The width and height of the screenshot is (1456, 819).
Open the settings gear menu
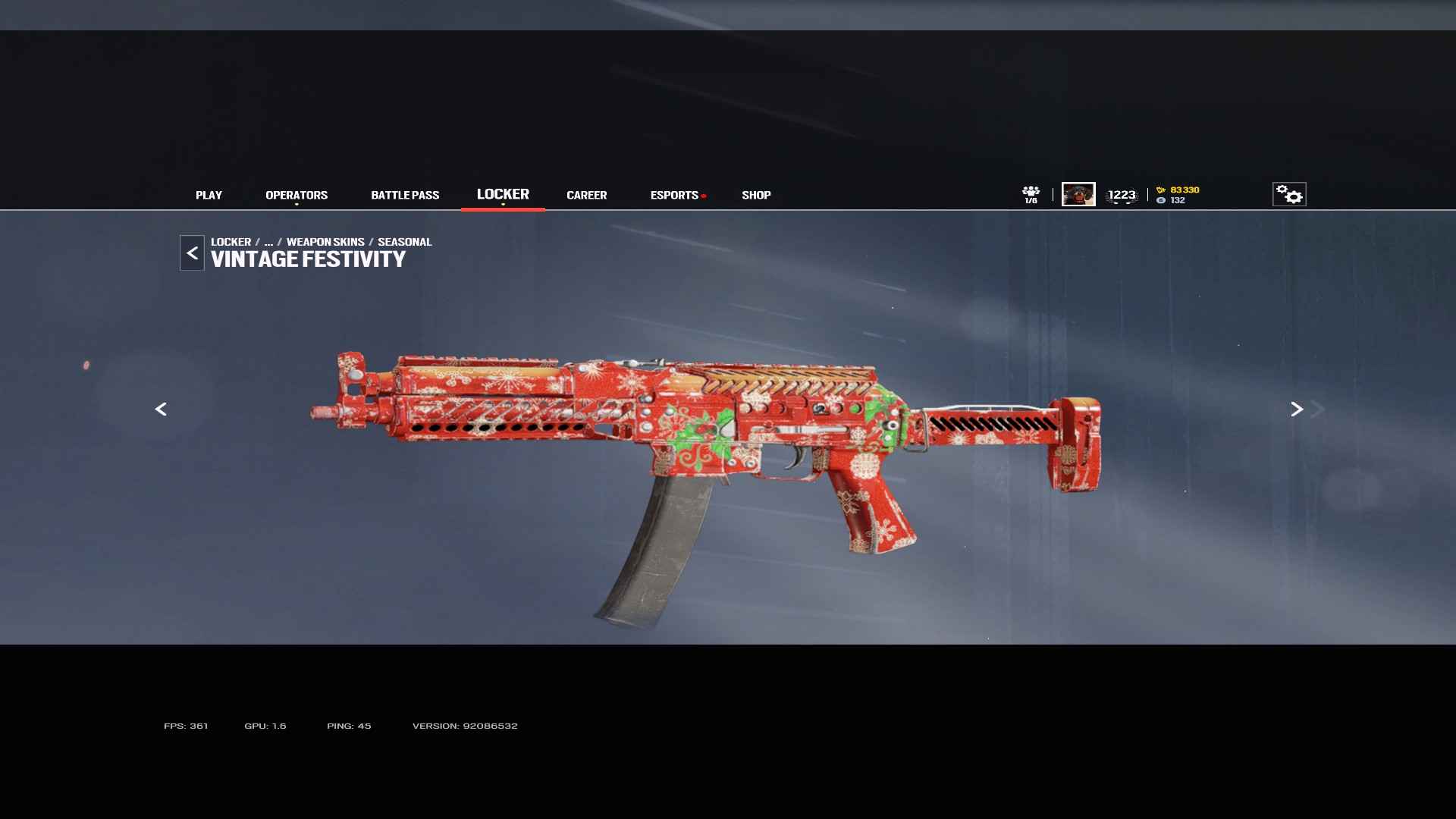[x=1288, y=194]
